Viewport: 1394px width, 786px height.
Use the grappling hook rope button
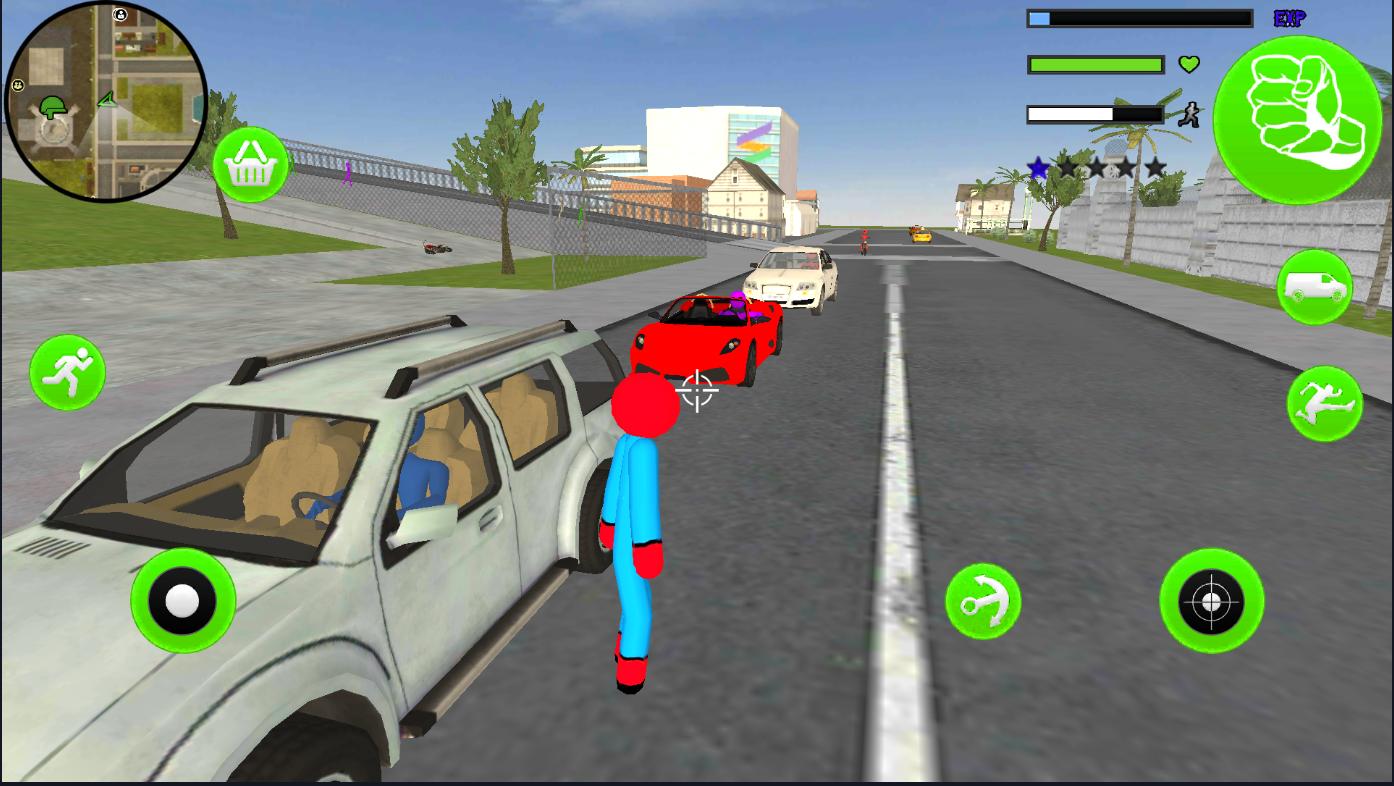coord(983,601)
